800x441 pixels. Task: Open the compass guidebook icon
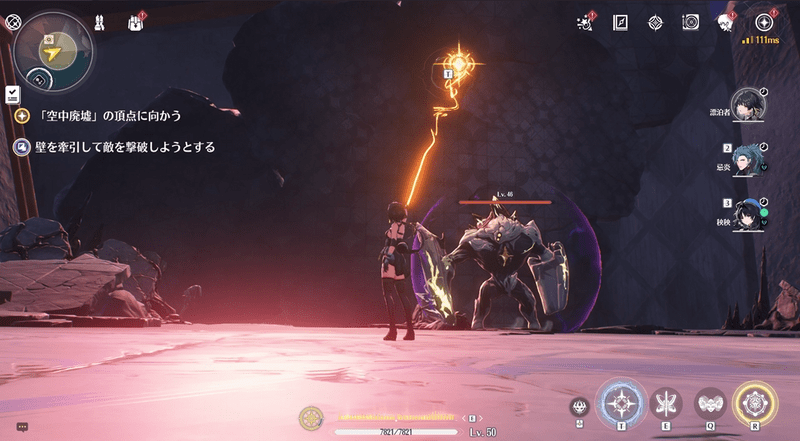pyautogui.click(x=620, y=22)
